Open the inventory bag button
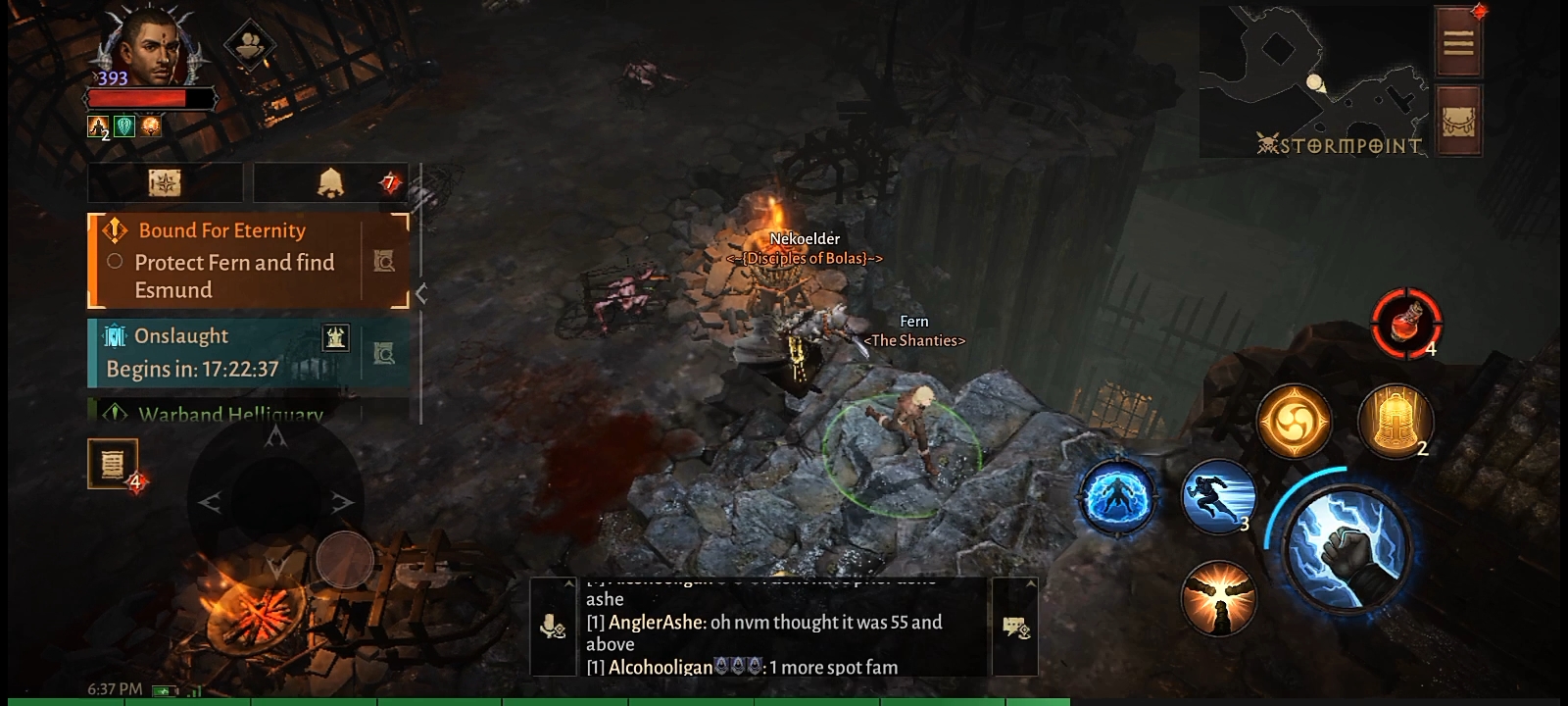This screenshot has width=1568, height=706. [x=1458, y=121]
